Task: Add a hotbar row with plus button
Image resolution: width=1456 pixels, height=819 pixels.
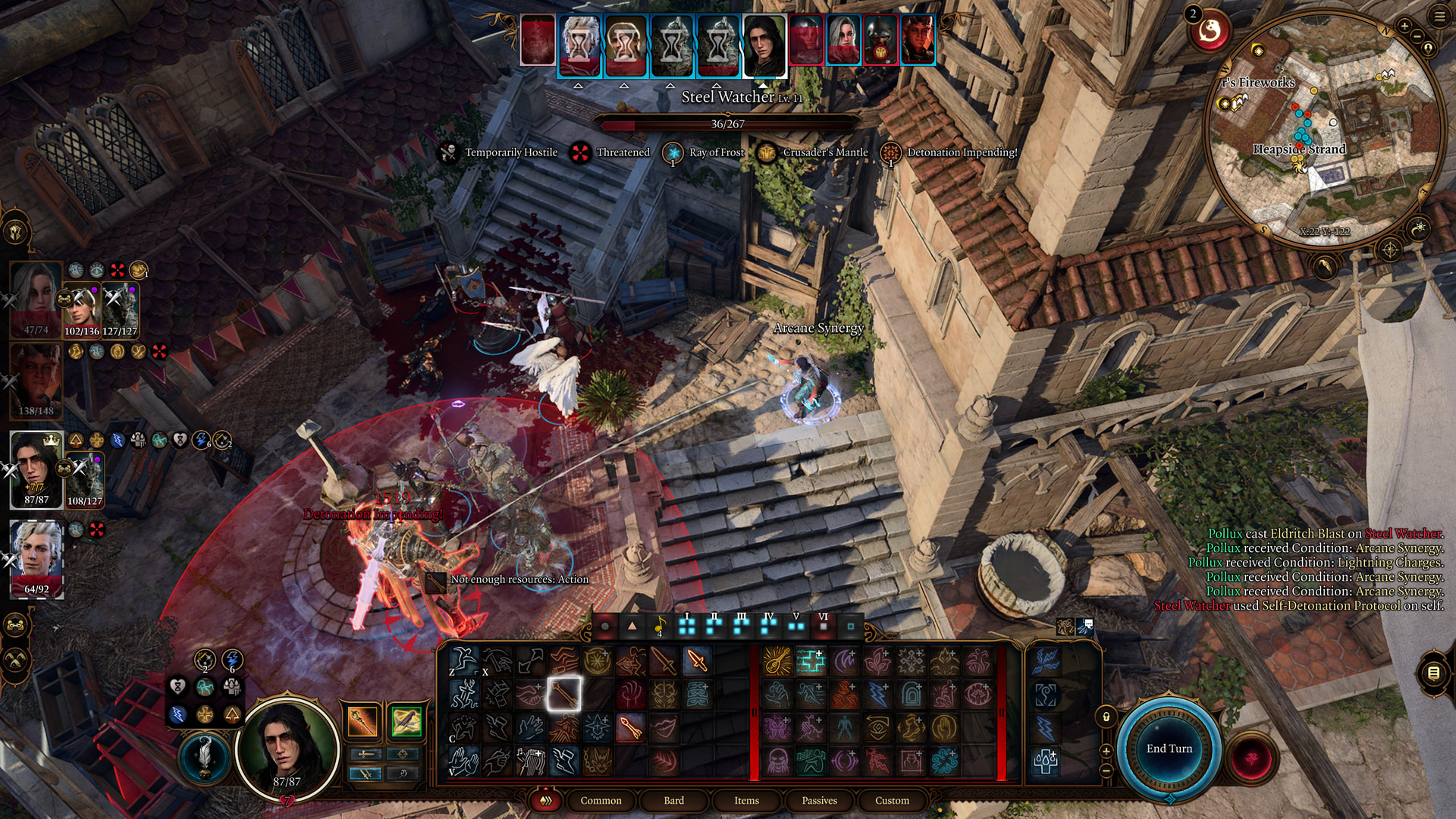Action: pyautogui.click(x=1106, y=751)
